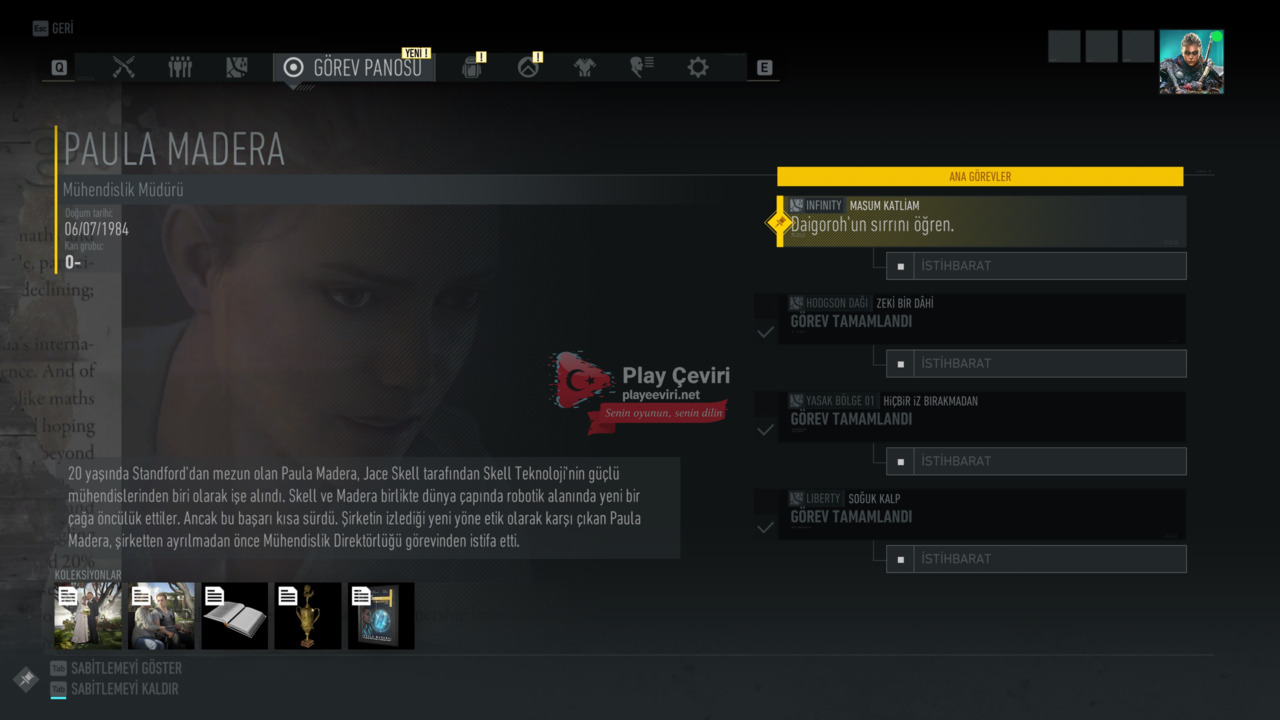This screenshot has height=720, width=1280.
Task: Switch to the shirt customization tab
Action: click(585, 67)
